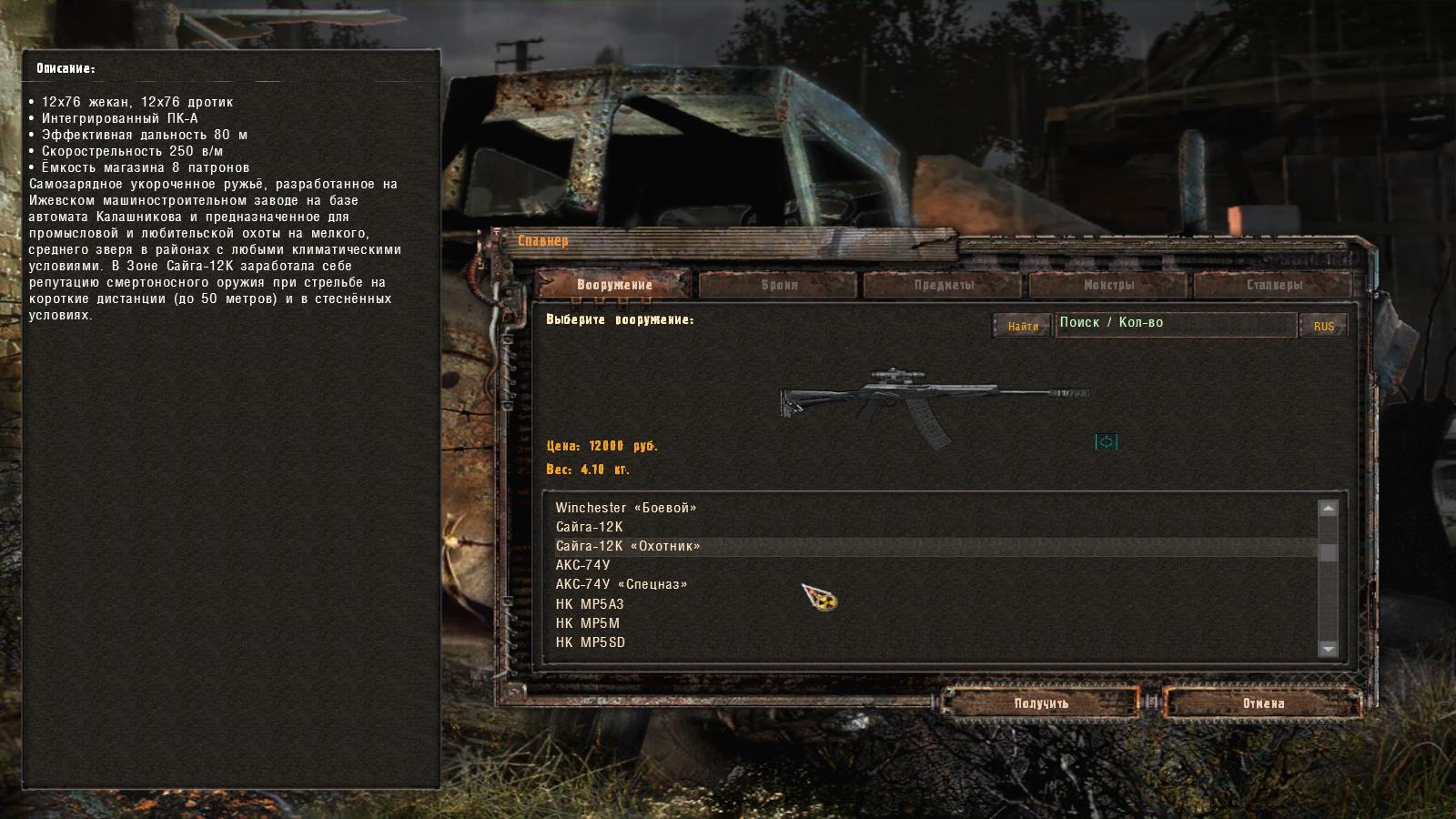Click the weapon list's up scroll arrow
This screenshot has height=819, width=1456.
[x=1328, y=509]
